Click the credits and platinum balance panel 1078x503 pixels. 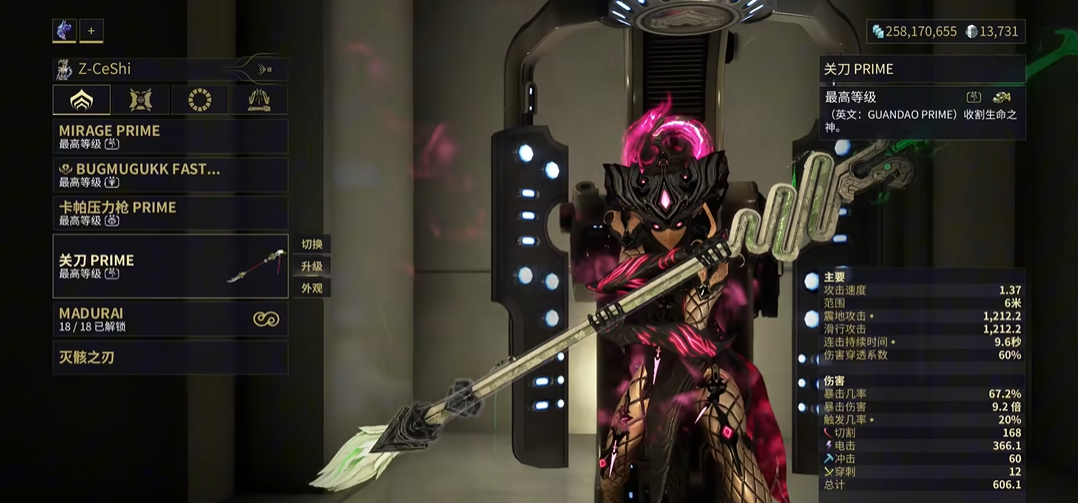pos(945,32)
